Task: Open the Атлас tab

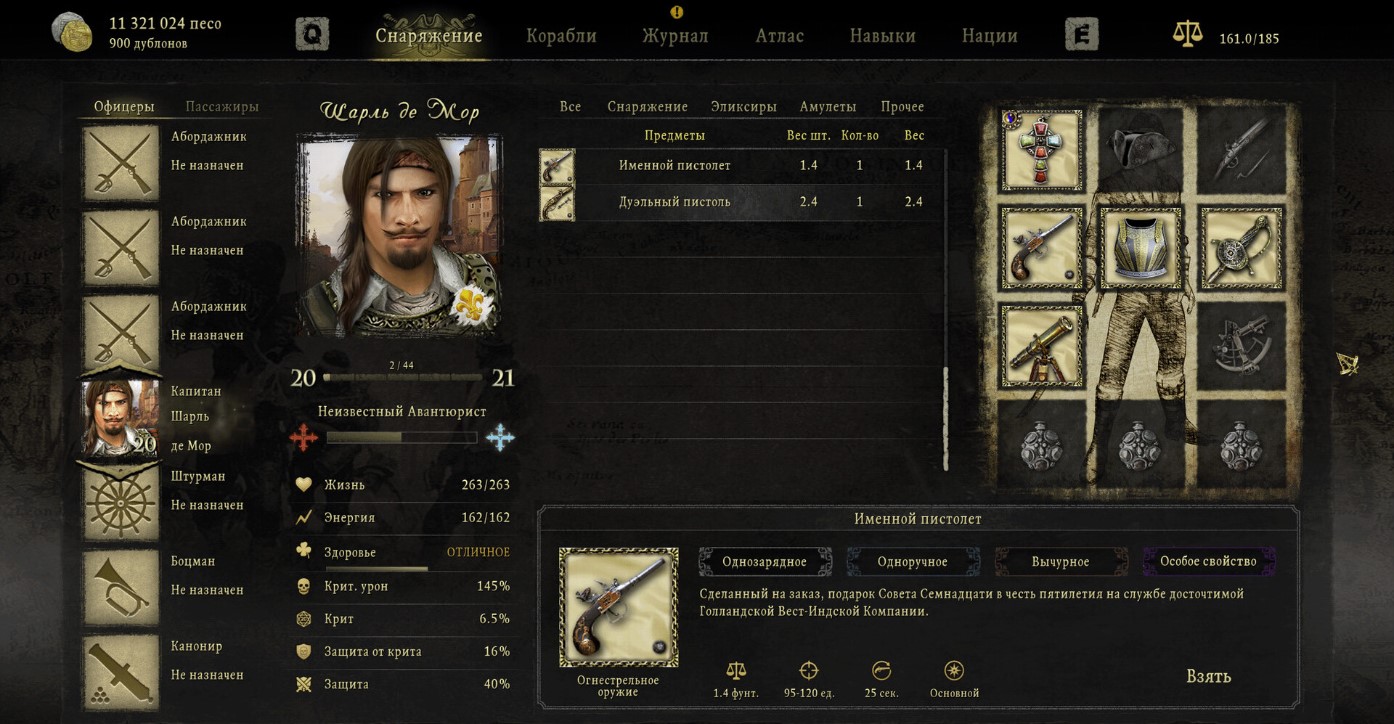Action: click(779, 36)
